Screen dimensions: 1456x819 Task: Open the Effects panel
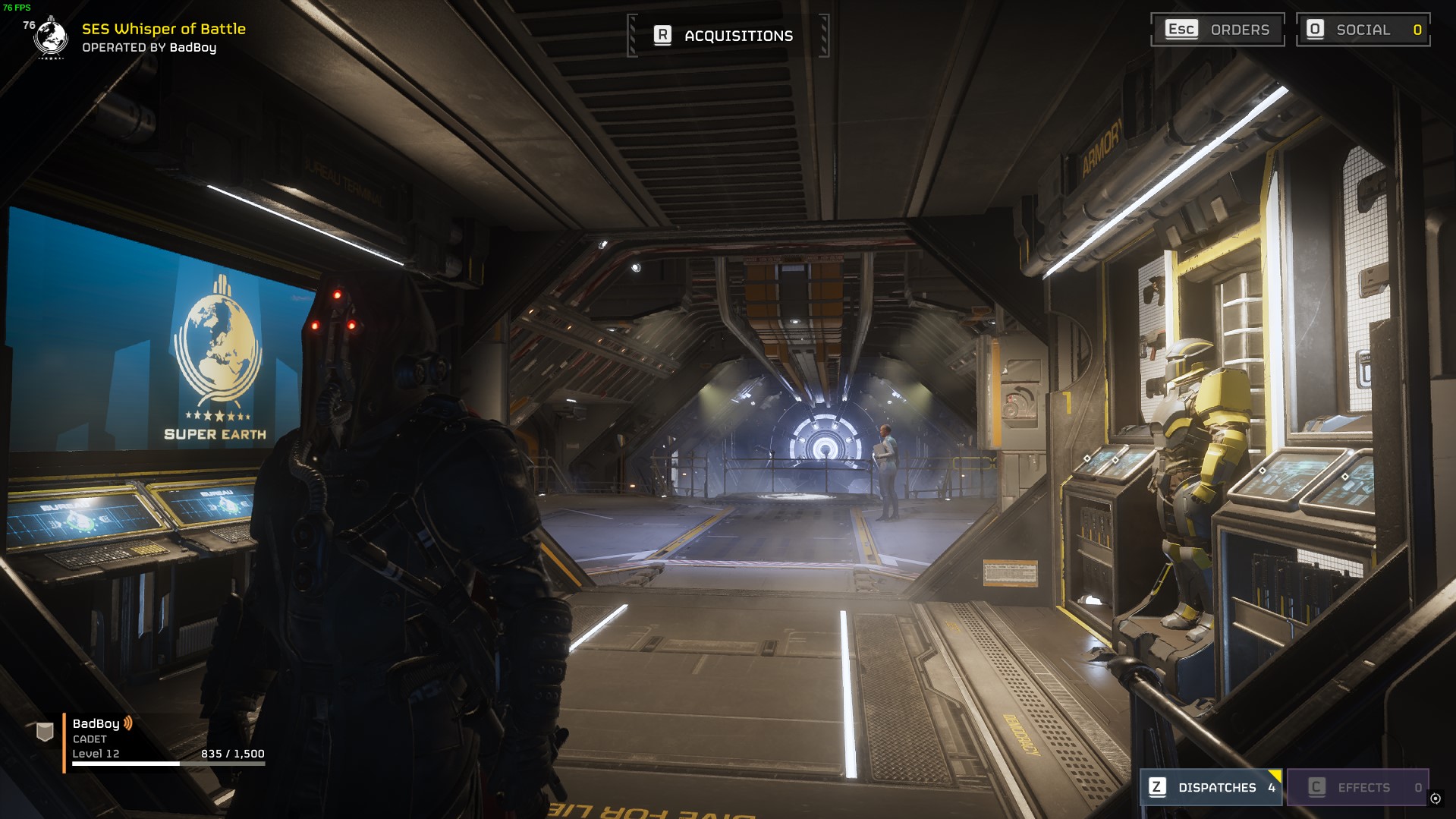(1357, 787)
